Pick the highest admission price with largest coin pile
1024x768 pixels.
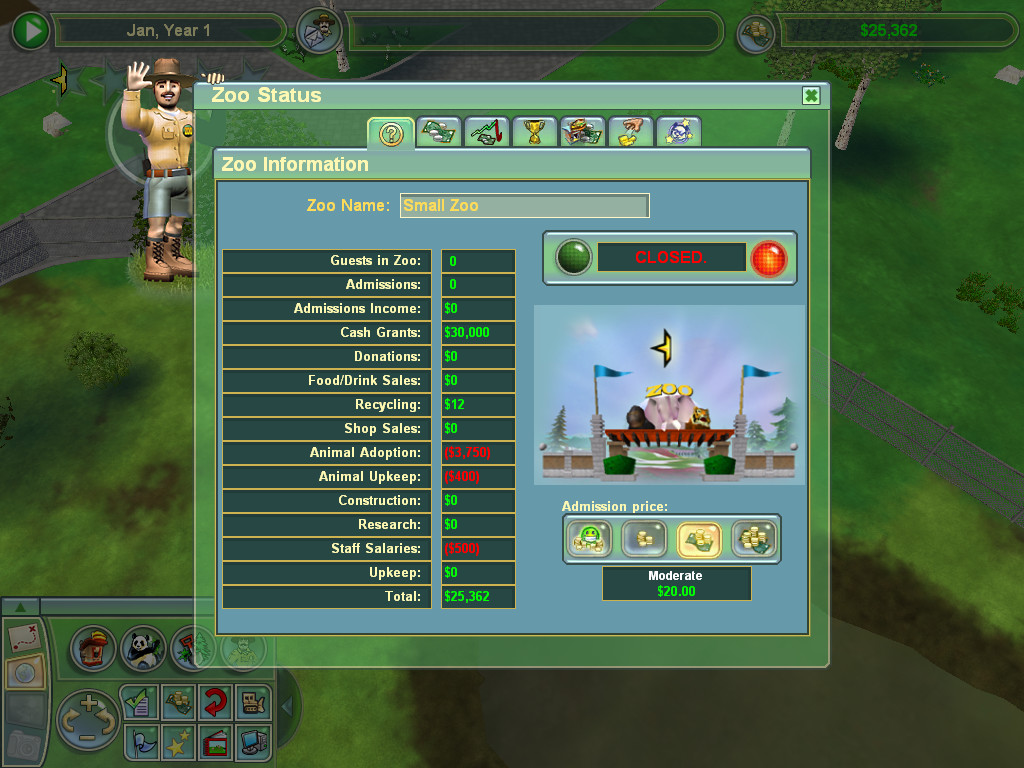[x=753, y=540]
